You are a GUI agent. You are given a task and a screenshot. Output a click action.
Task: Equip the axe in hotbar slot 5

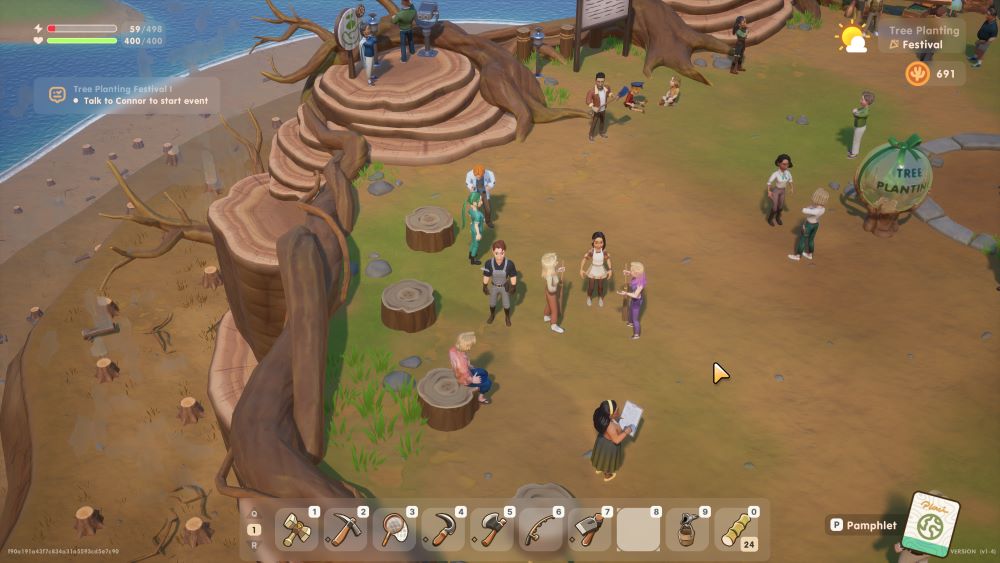(492, 530)
